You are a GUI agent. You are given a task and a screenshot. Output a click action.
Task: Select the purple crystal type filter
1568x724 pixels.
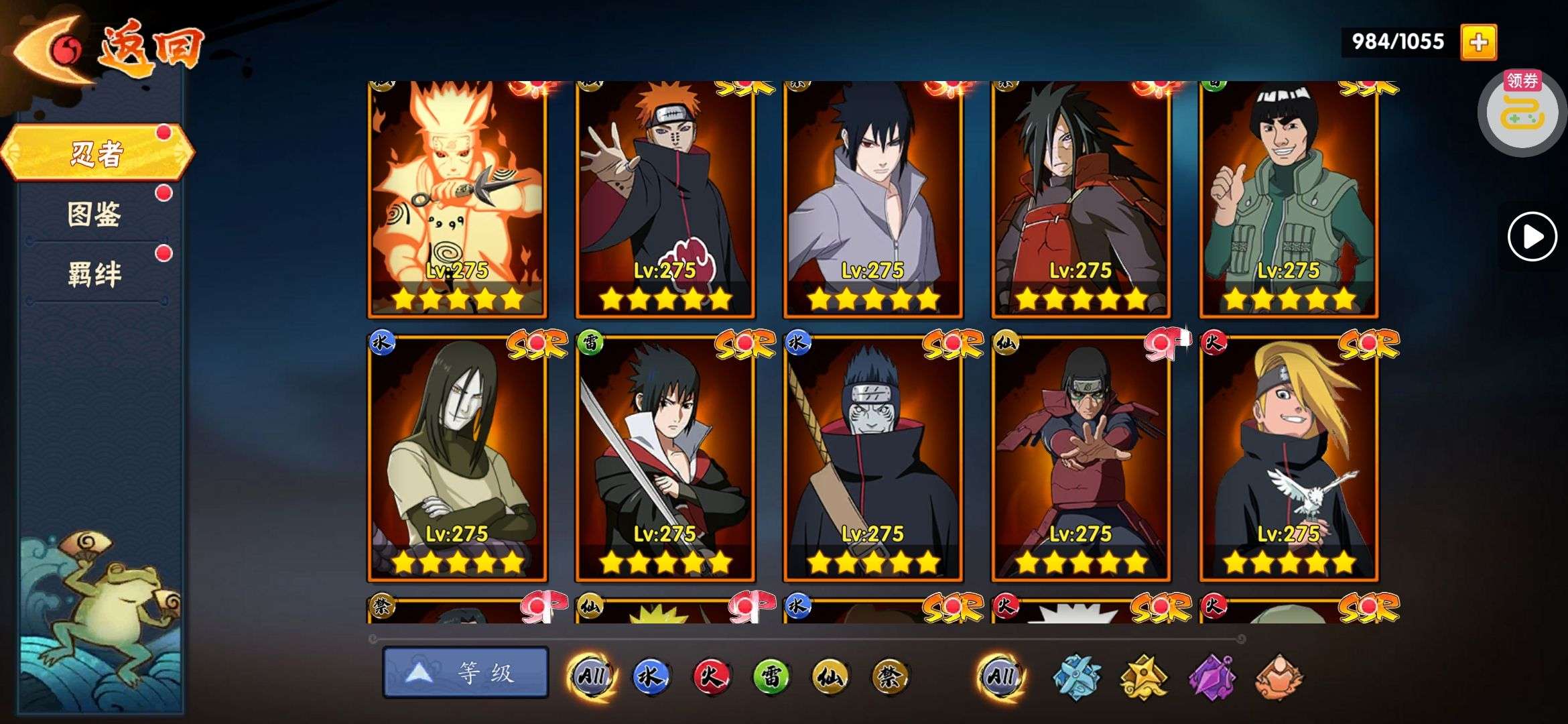point(1212,677)
